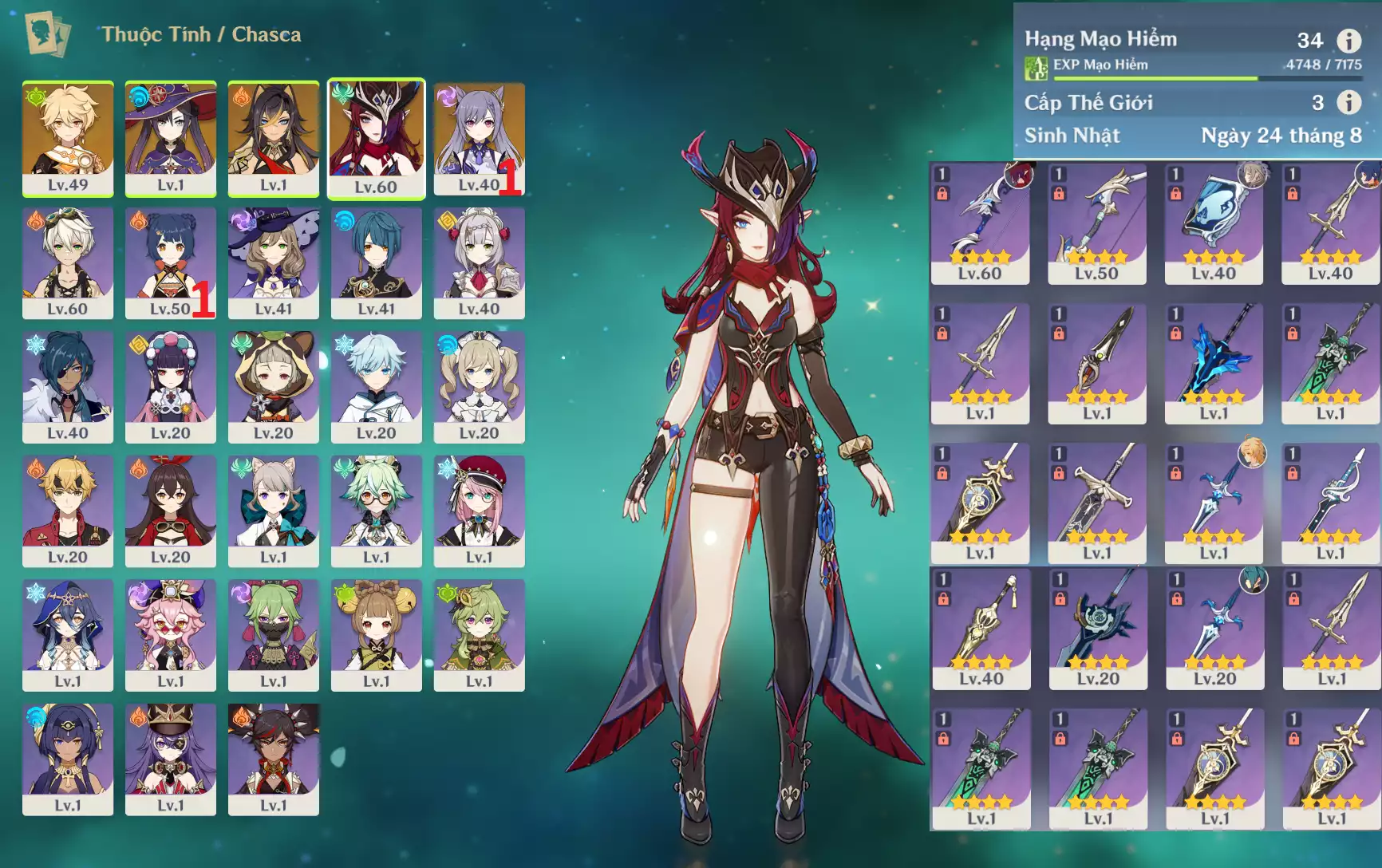
Task: Pick Amber's Lv.20 portrait
Action: click(x=170, y=511)
